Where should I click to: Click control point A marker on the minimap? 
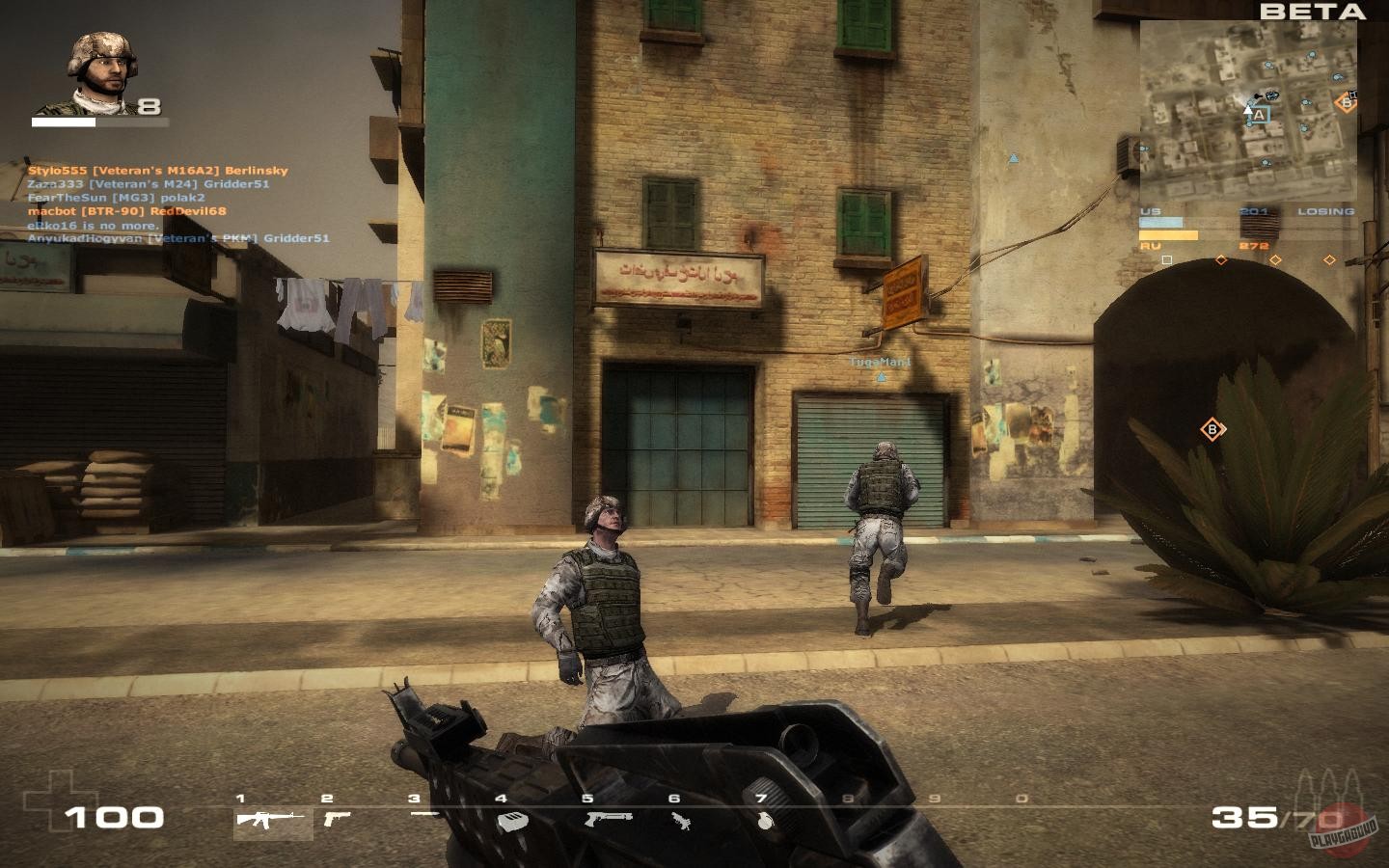[1261, 115]
